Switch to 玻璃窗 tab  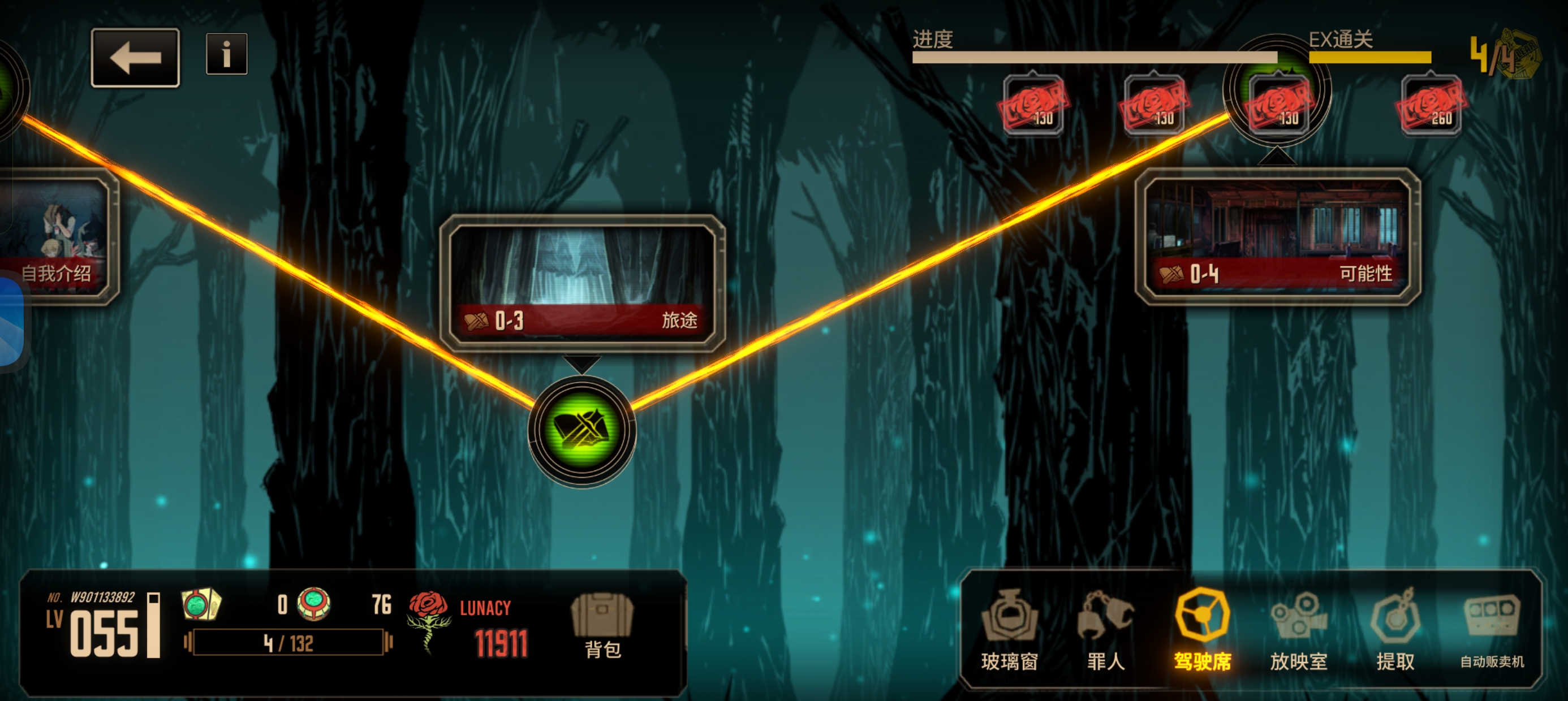pyautogui.click(x=1009, y=630)
